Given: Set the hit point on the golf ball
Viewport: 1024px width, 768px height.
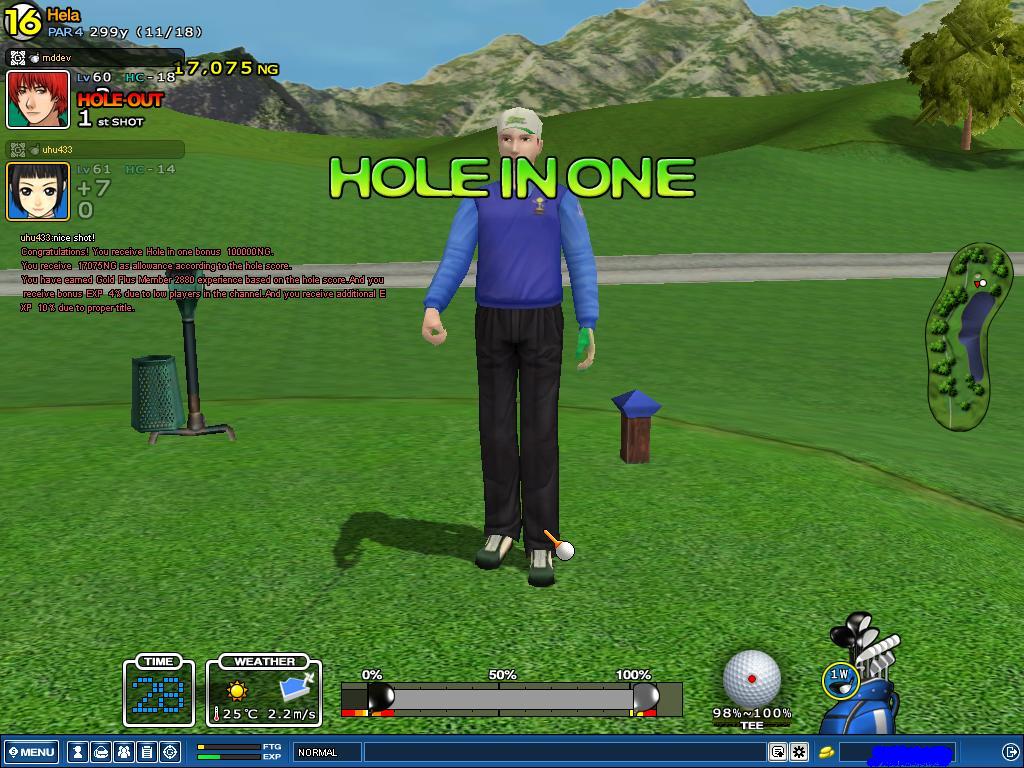Looking at the screenshot, I should [x=751, y=678].
